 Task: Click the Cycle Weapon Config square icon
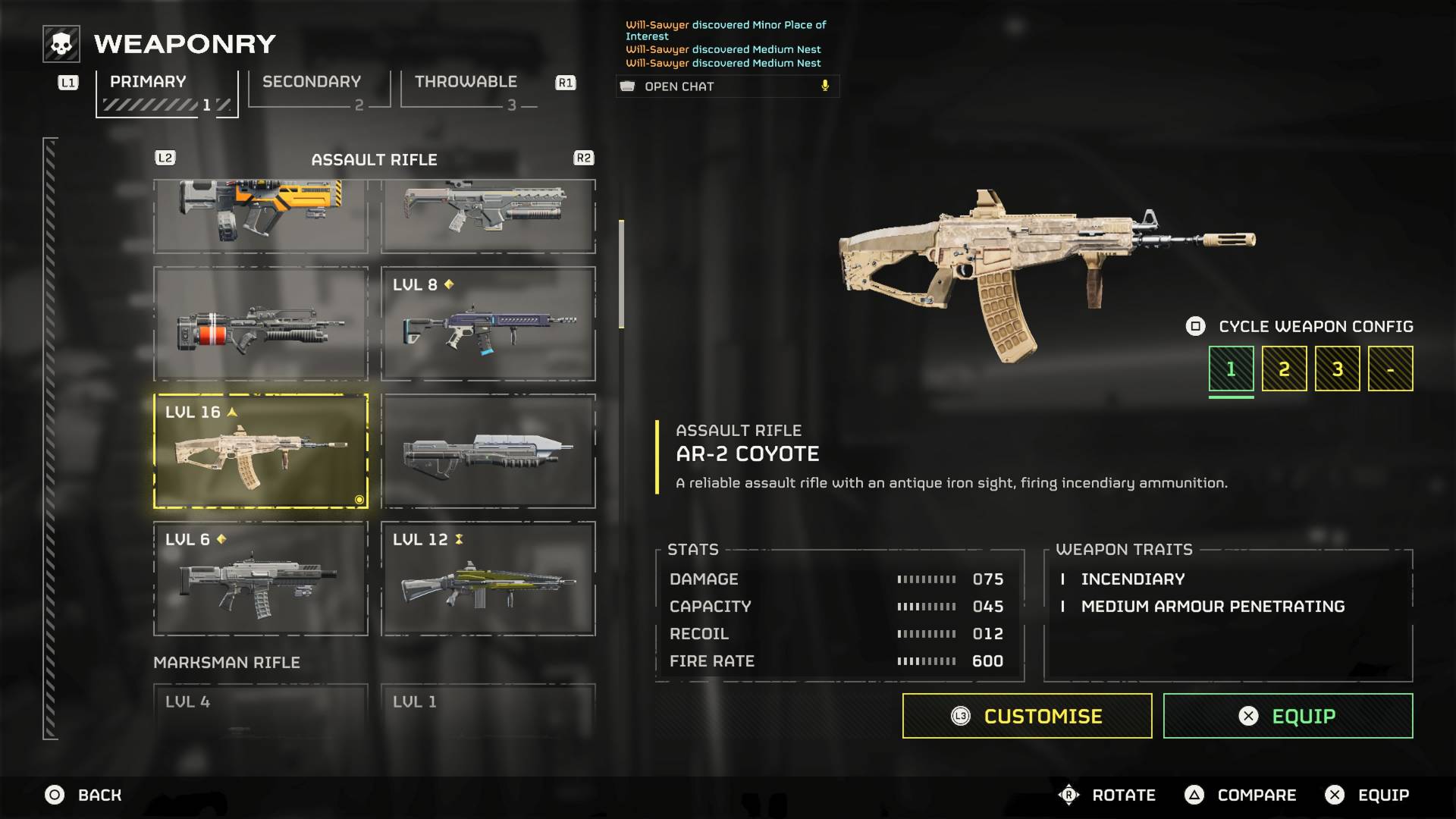point(1195,326)
